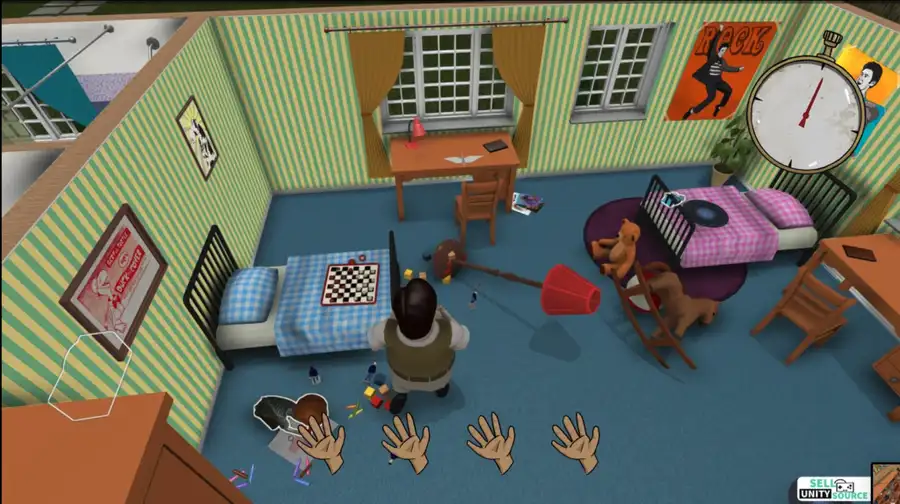Viewport: 900px width, 504px height.
Task: Click the Sell Unity Source logo
Action: pyautogui.click(x=832, y=488)
